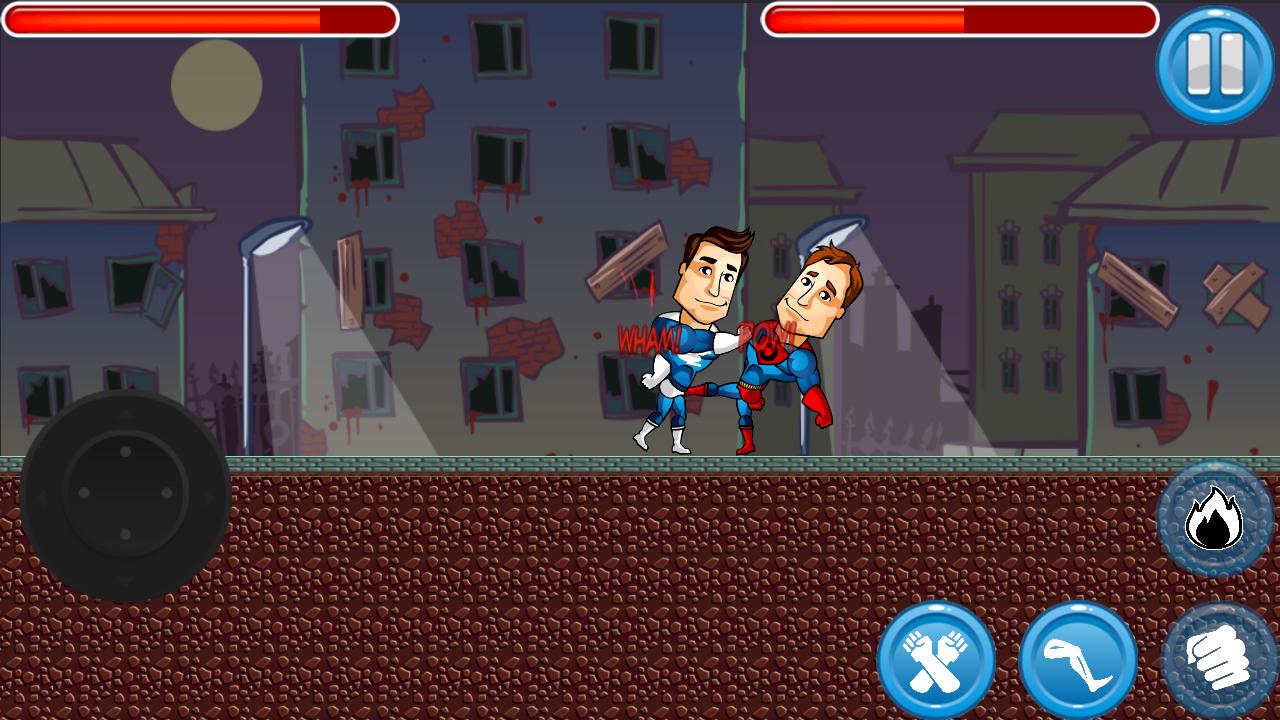1280x720 pixels.
Task: Click the right street lamp
Action: coord(830,230)
